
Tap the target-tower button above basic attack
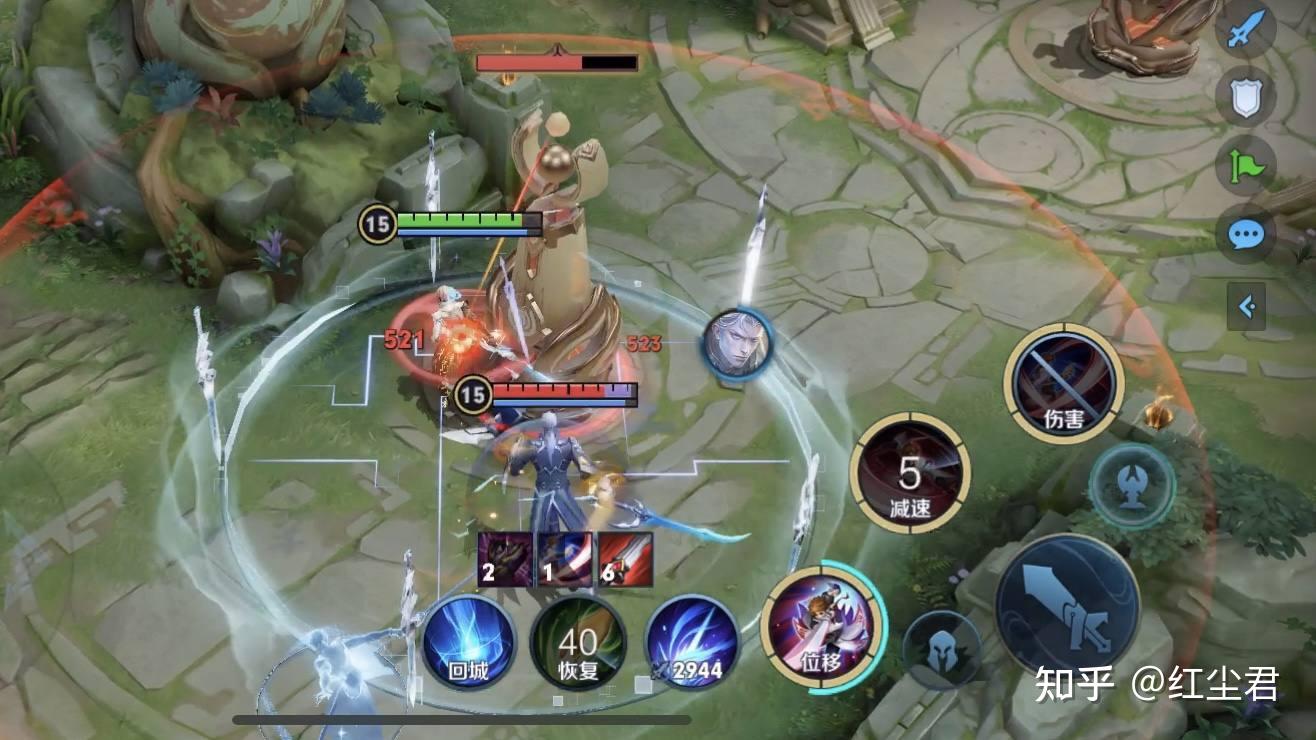[x=1131, y=487]
